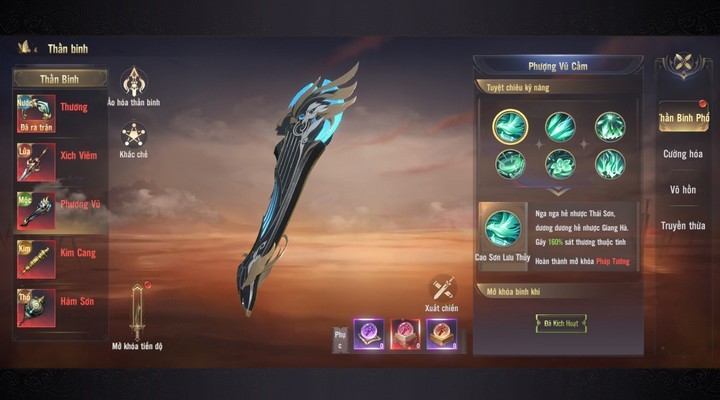Open the Võ hồn tab

pyautogui.click(x=682, y=190)
